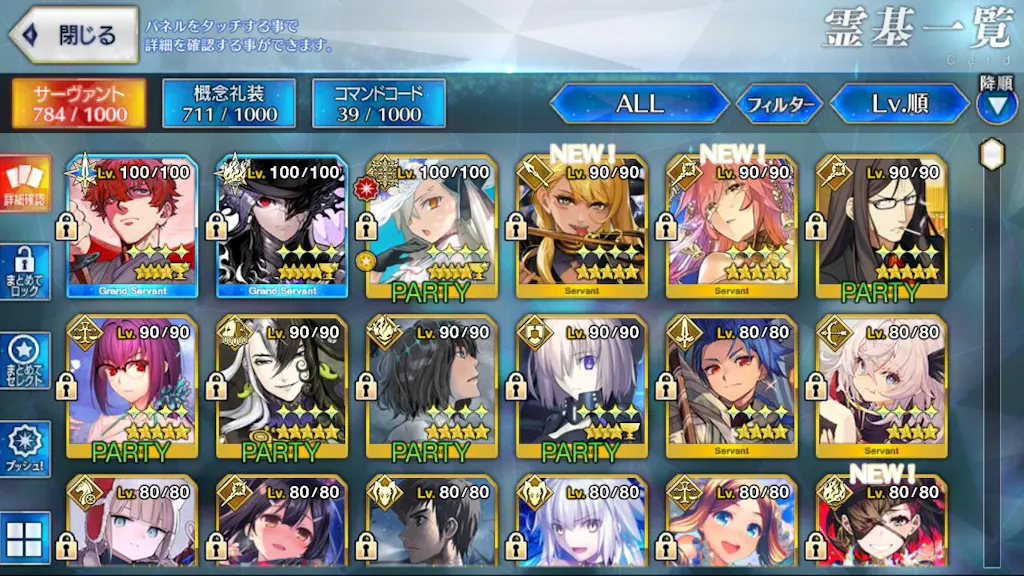The height and width of the screenshot is (576, 1024).
Task: Switch to the サーヴァント tab
Action: 80,104
